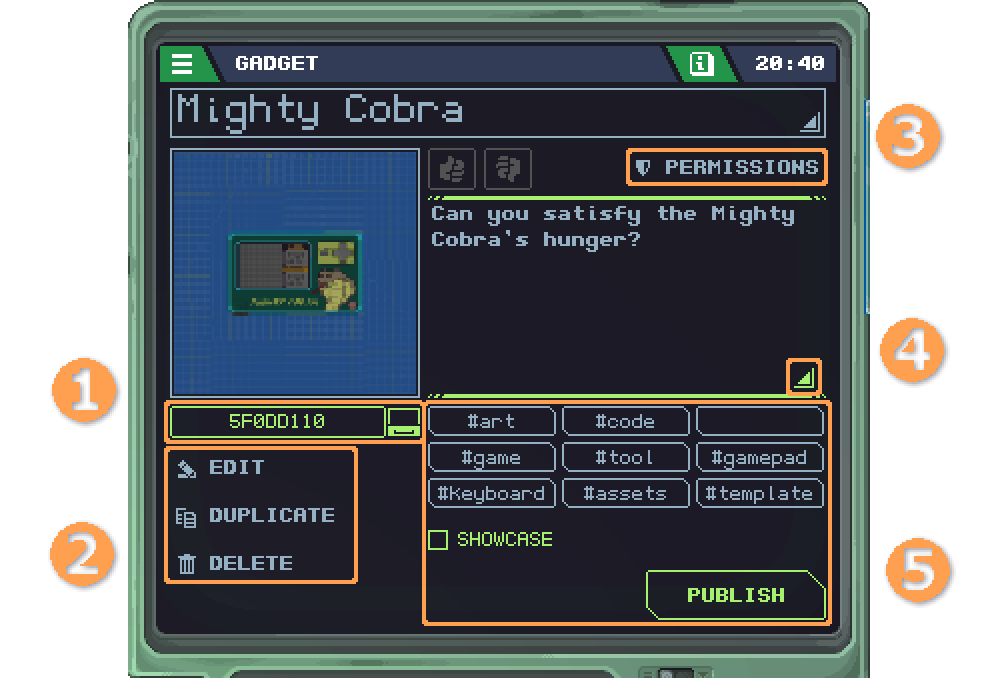Toggle the #art tag

pyautogui.click(x=491, y=422)
